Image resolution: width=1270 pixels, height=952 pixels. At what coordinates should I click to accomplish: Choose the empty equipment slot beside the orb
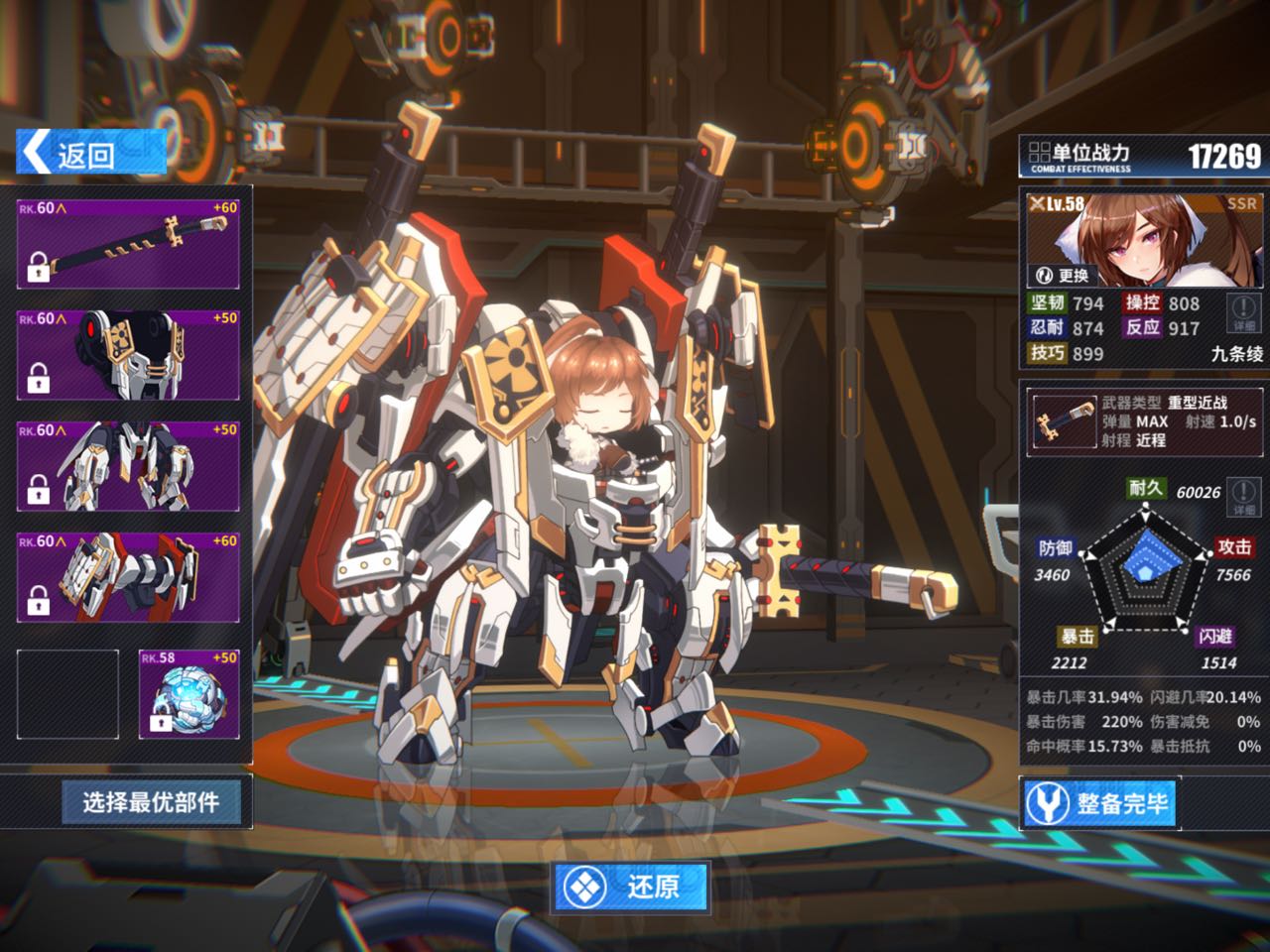67,694
